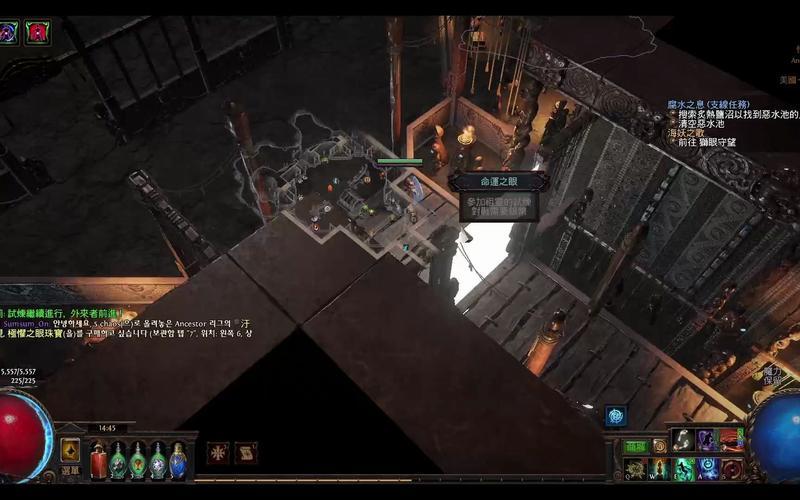Activate the red slash skill icon

[733, 440]
